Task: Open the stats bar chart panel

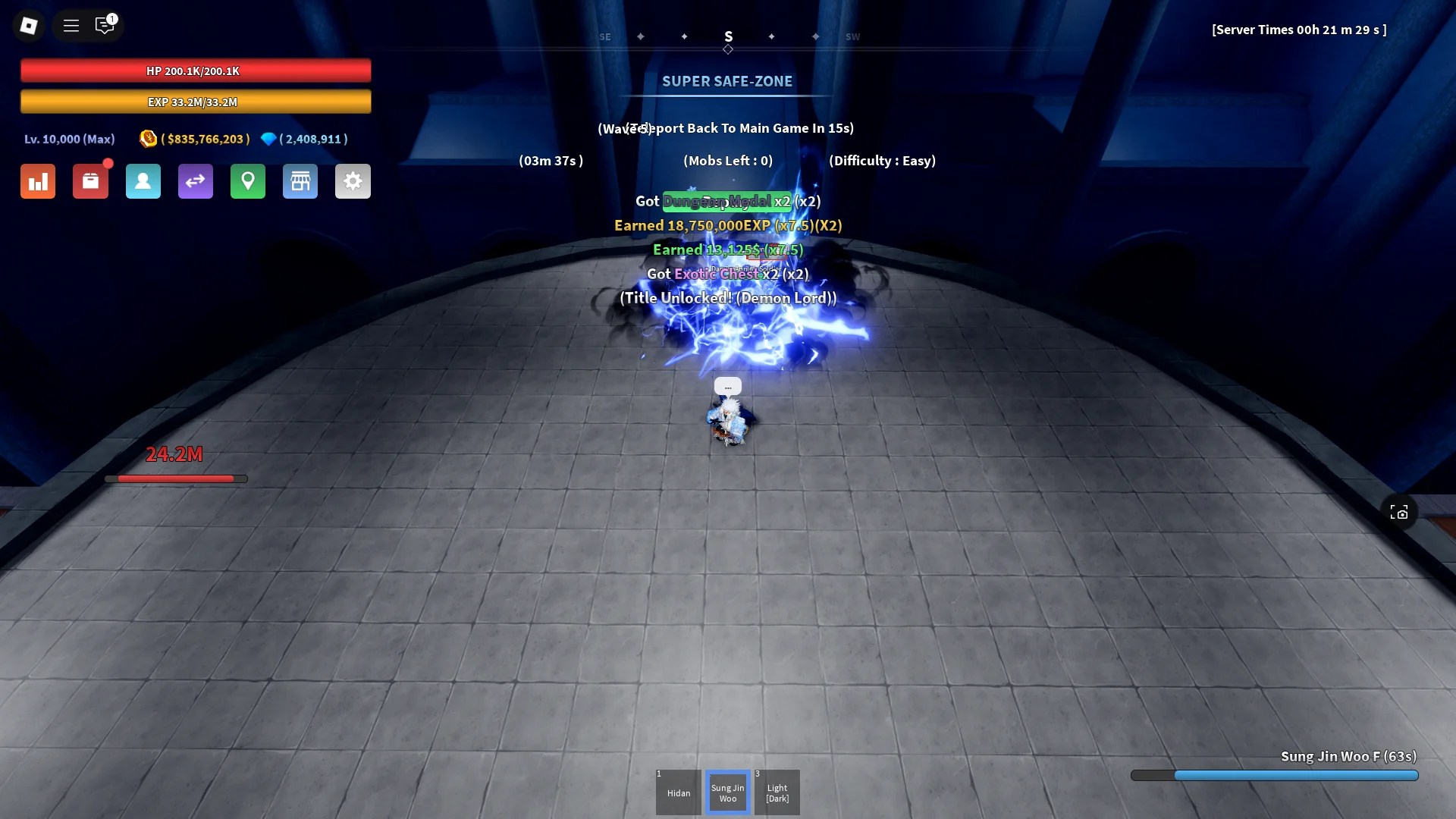Action: [38, 181]
